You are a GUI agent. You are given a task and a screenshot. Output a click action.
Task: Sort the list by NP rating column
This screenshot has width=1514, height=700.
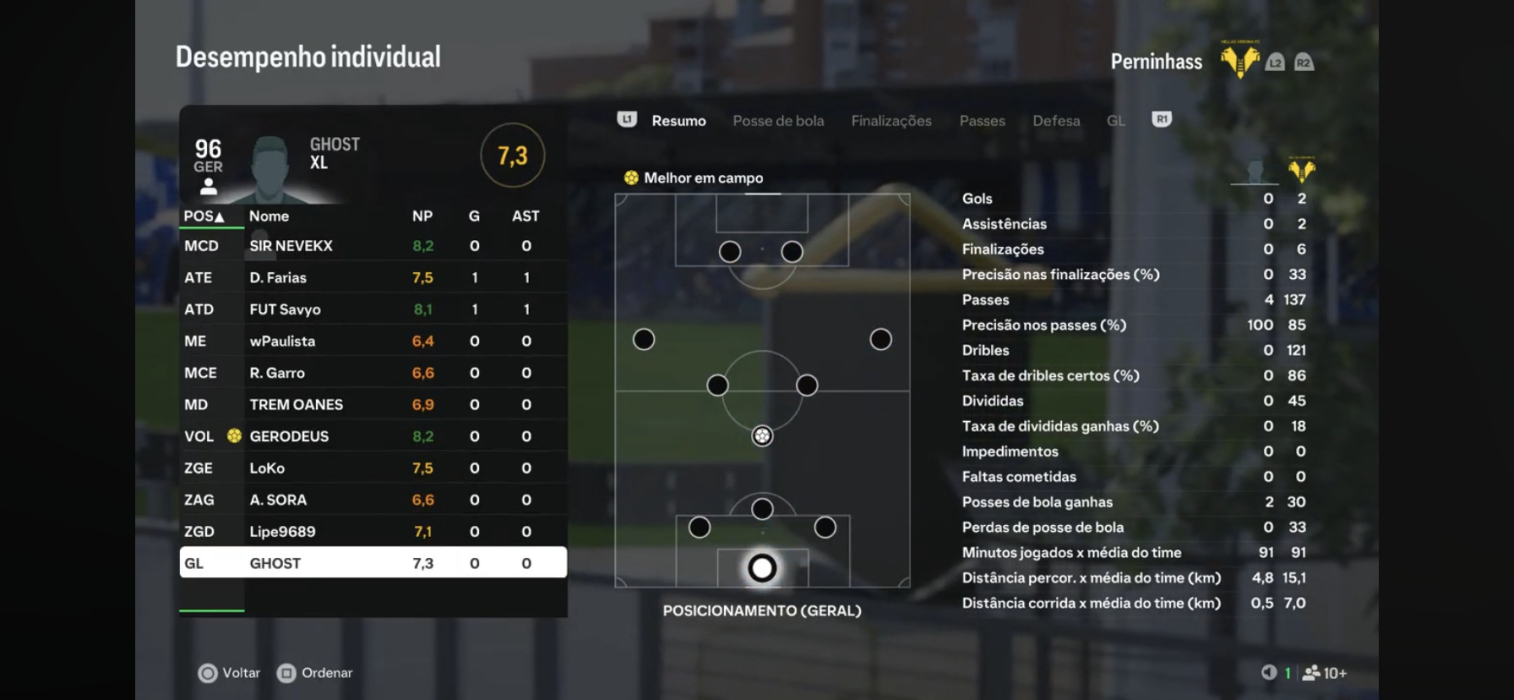tap(422, 216)
